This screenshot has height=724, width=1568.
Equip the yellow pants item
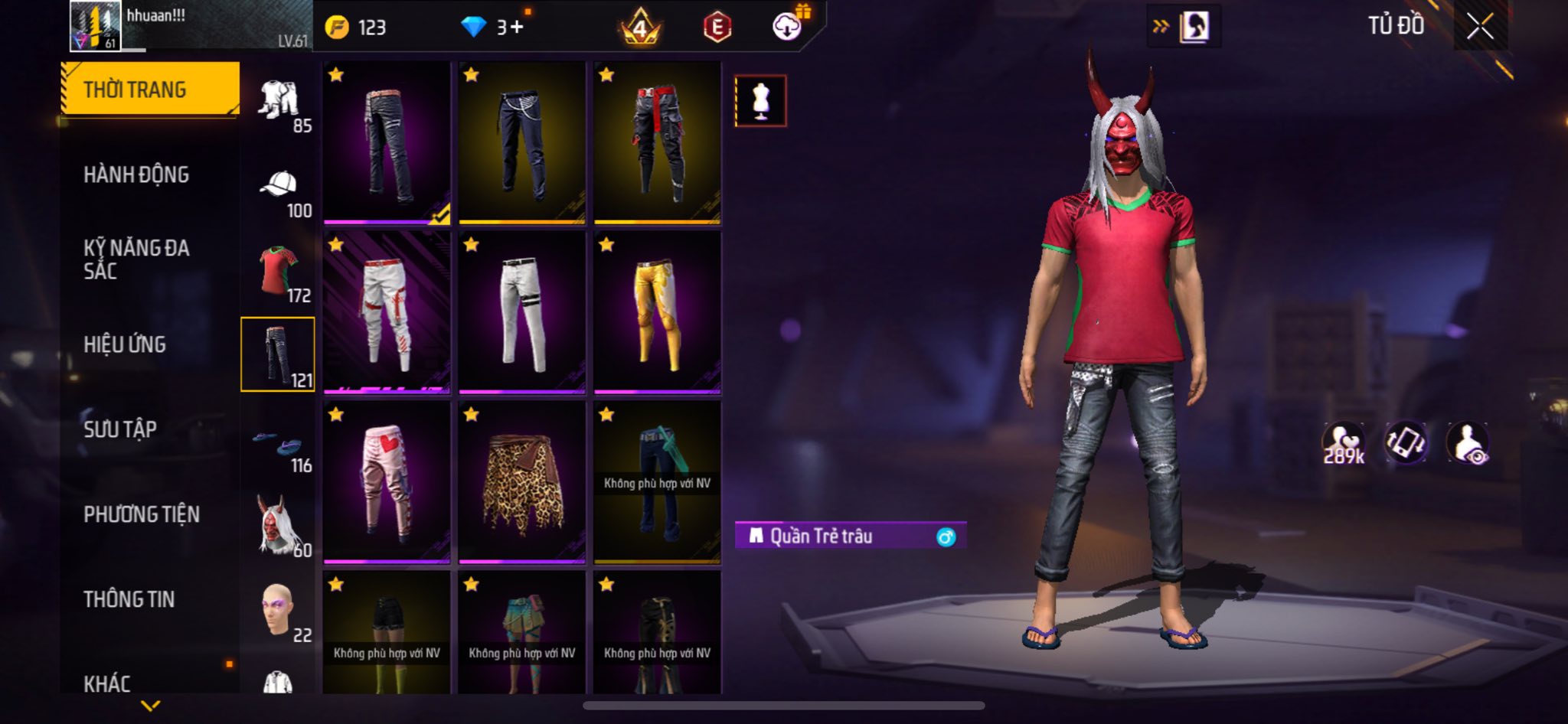pyautogui.click(x=657, y=312)
